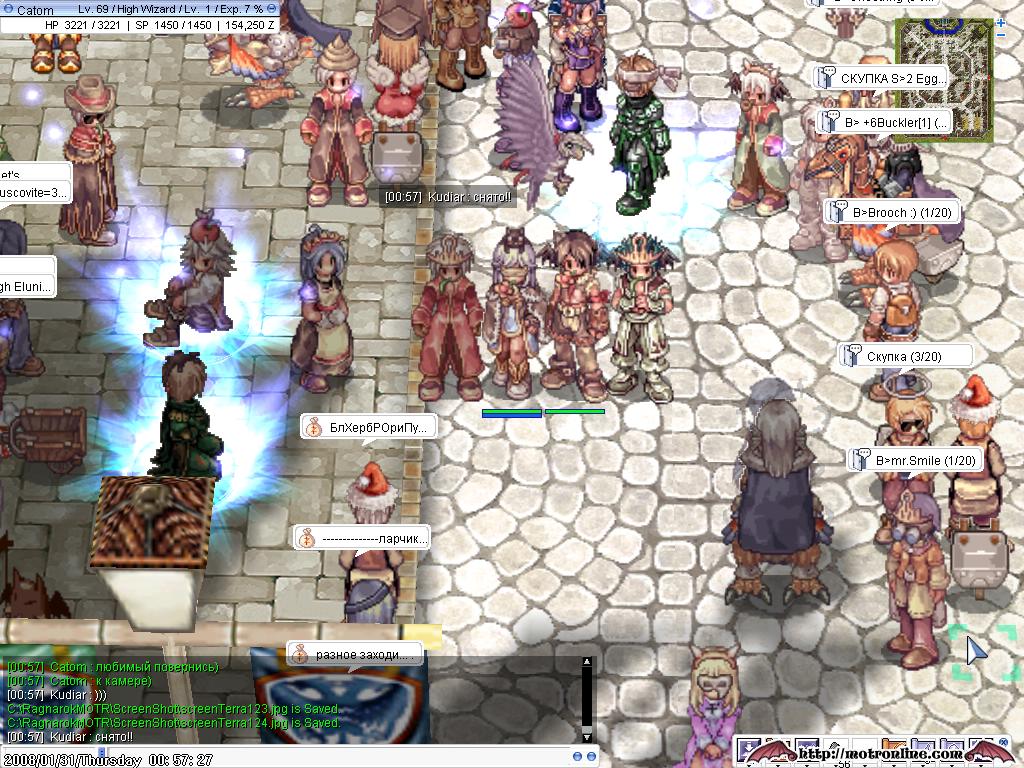This screenshot has width=1024, height=768.
Task: Open the ларчик vending shop sign
Action: point(362,538)
